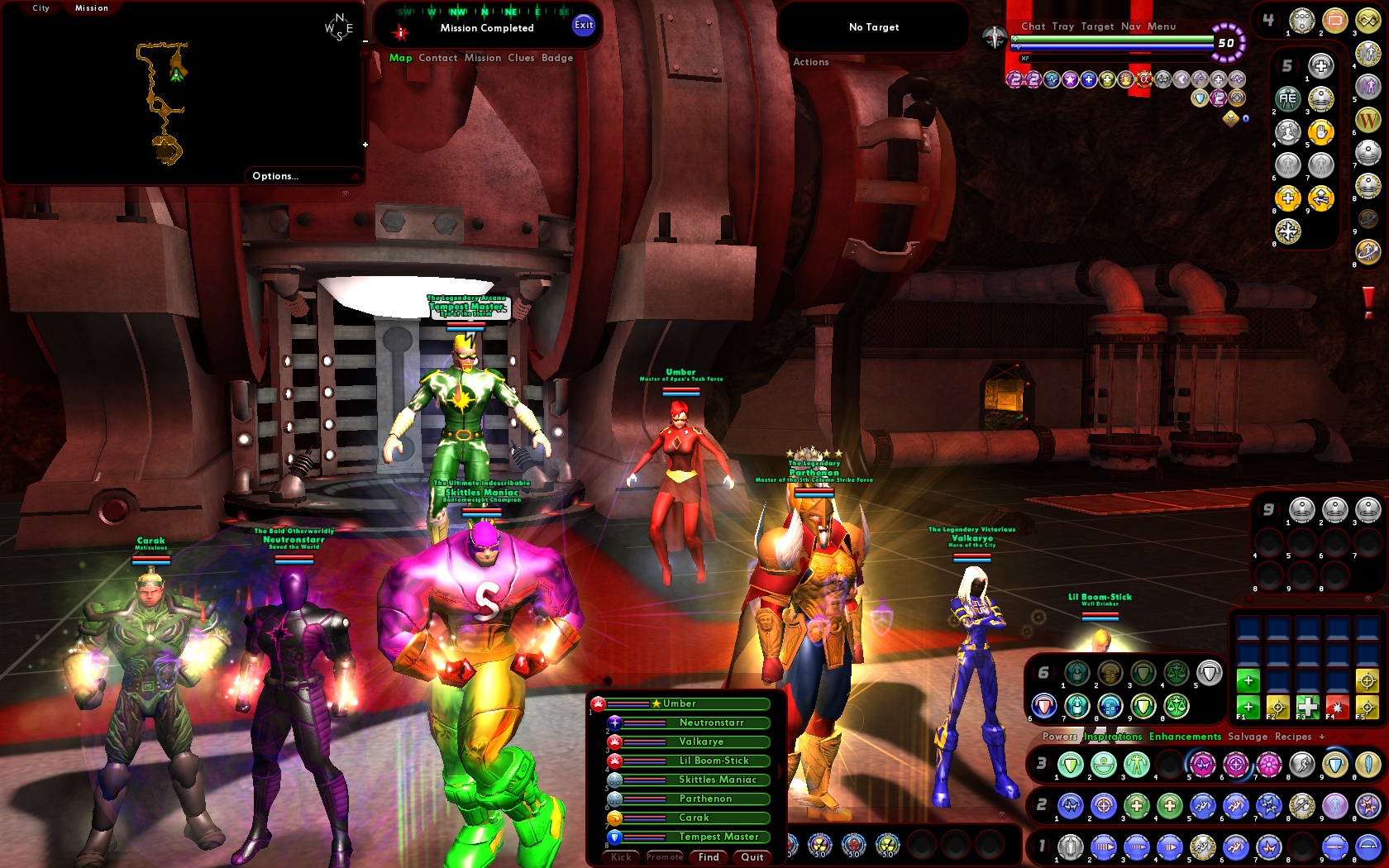
Task: Click Find in the team window
Action: pos(708,857)
